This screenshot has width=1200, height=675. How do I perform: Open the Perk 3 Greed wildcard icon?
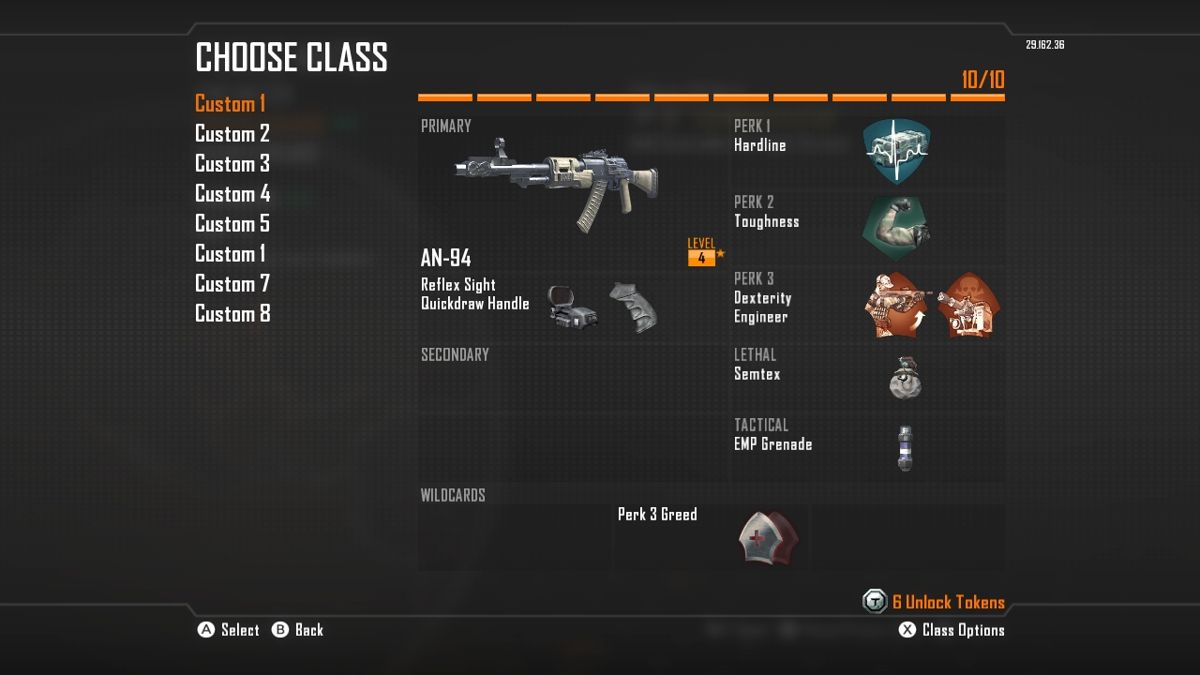point(768,538)
